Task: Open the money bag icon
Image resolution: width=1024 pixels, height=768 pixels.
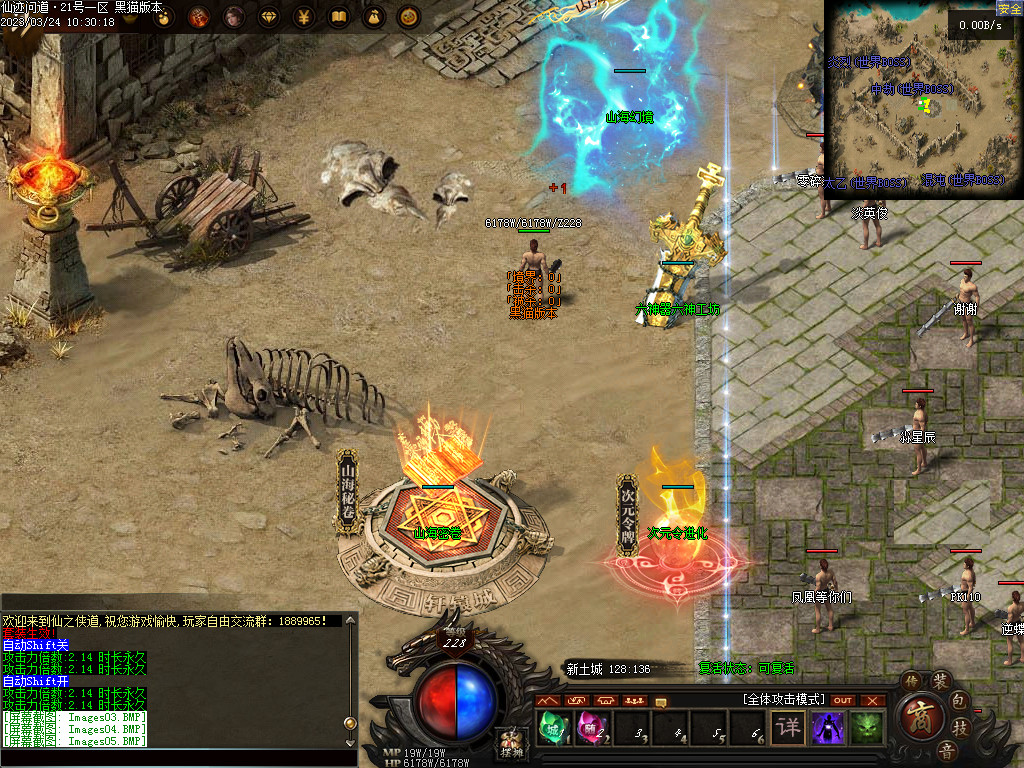Action: [373, 17]
